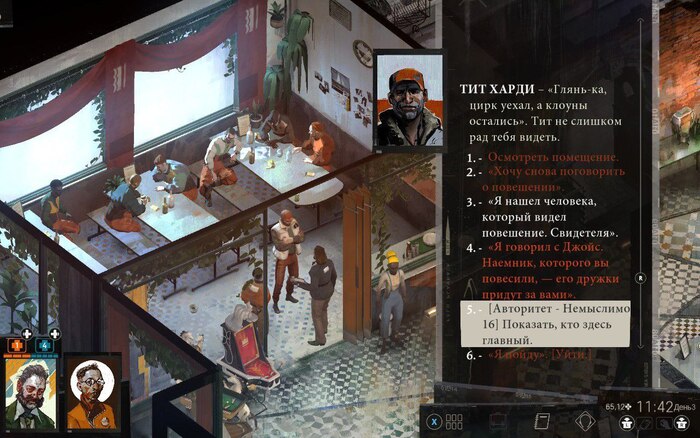Image resolution: width=700 pixels, height=438 pixels.
Task: Click the plus above the blue morale counter
Action: tap(54, 334)
